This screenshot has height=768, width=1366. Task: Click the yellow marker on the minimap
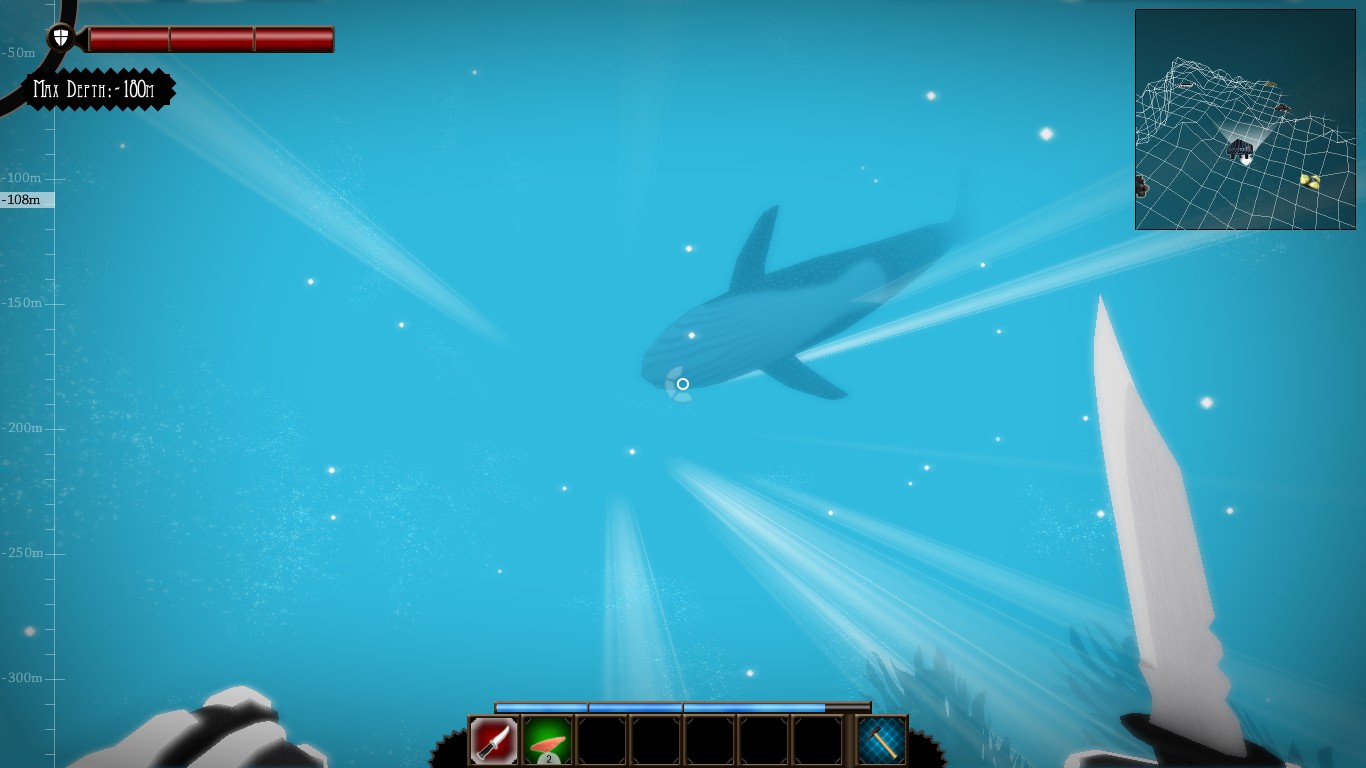point(1310,181)
